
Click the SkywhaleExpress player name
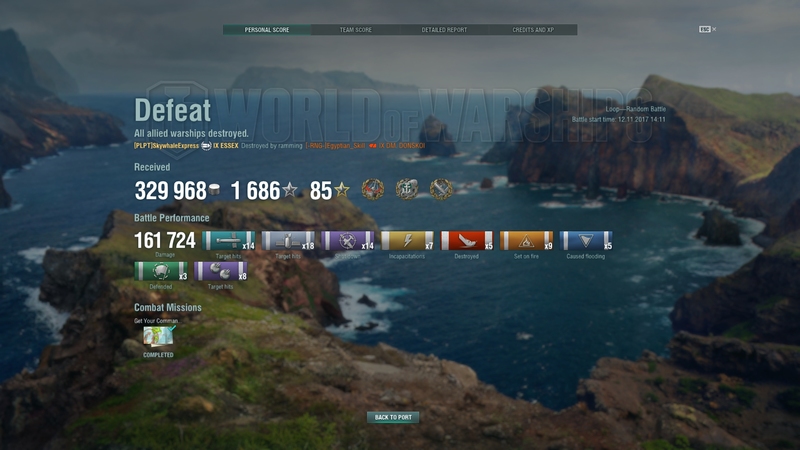tap(167, 146)
